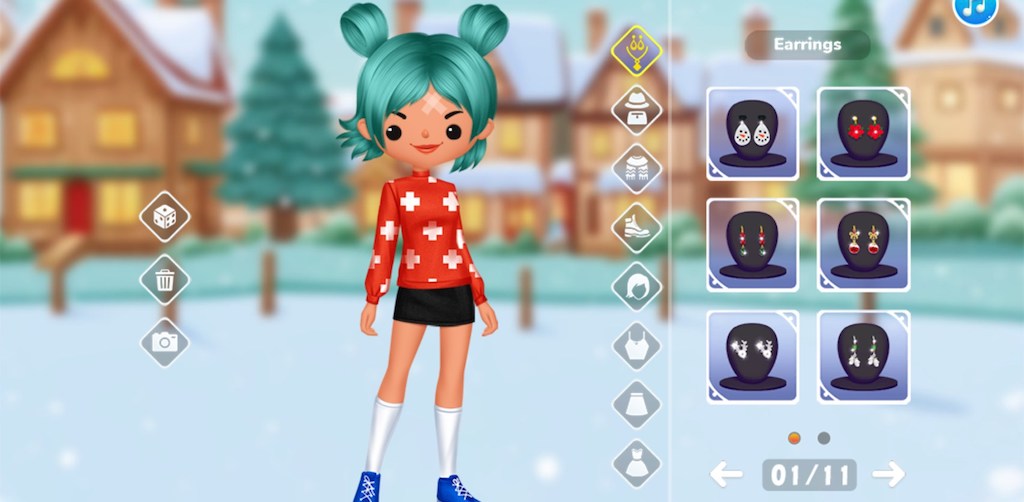This screenshot has height=502, width=1024.
Task: Open the scarf category
Action: click(x=637, y=168)
